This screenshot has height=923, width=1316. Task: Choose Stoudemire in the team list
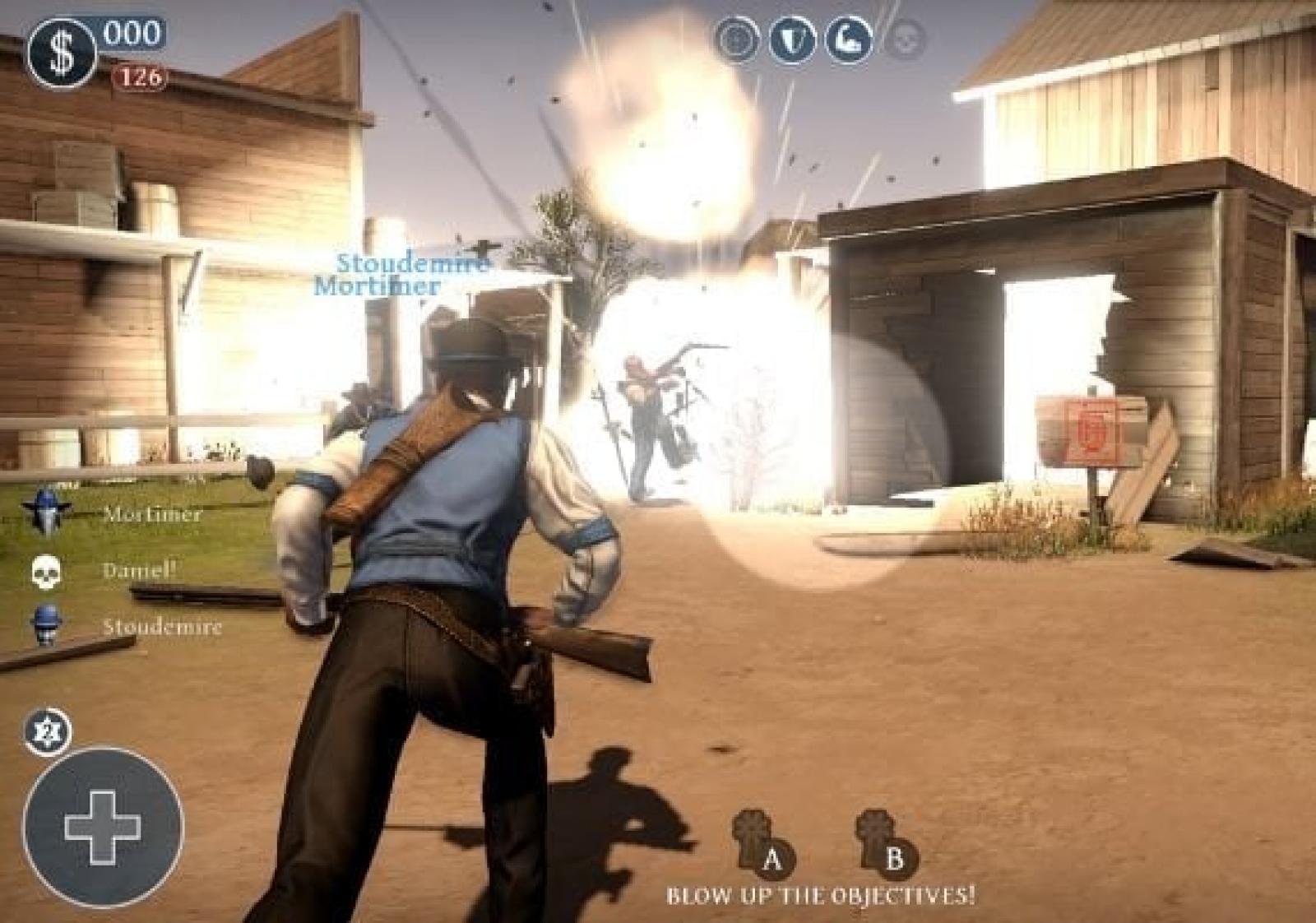click(x=161, y=627)
